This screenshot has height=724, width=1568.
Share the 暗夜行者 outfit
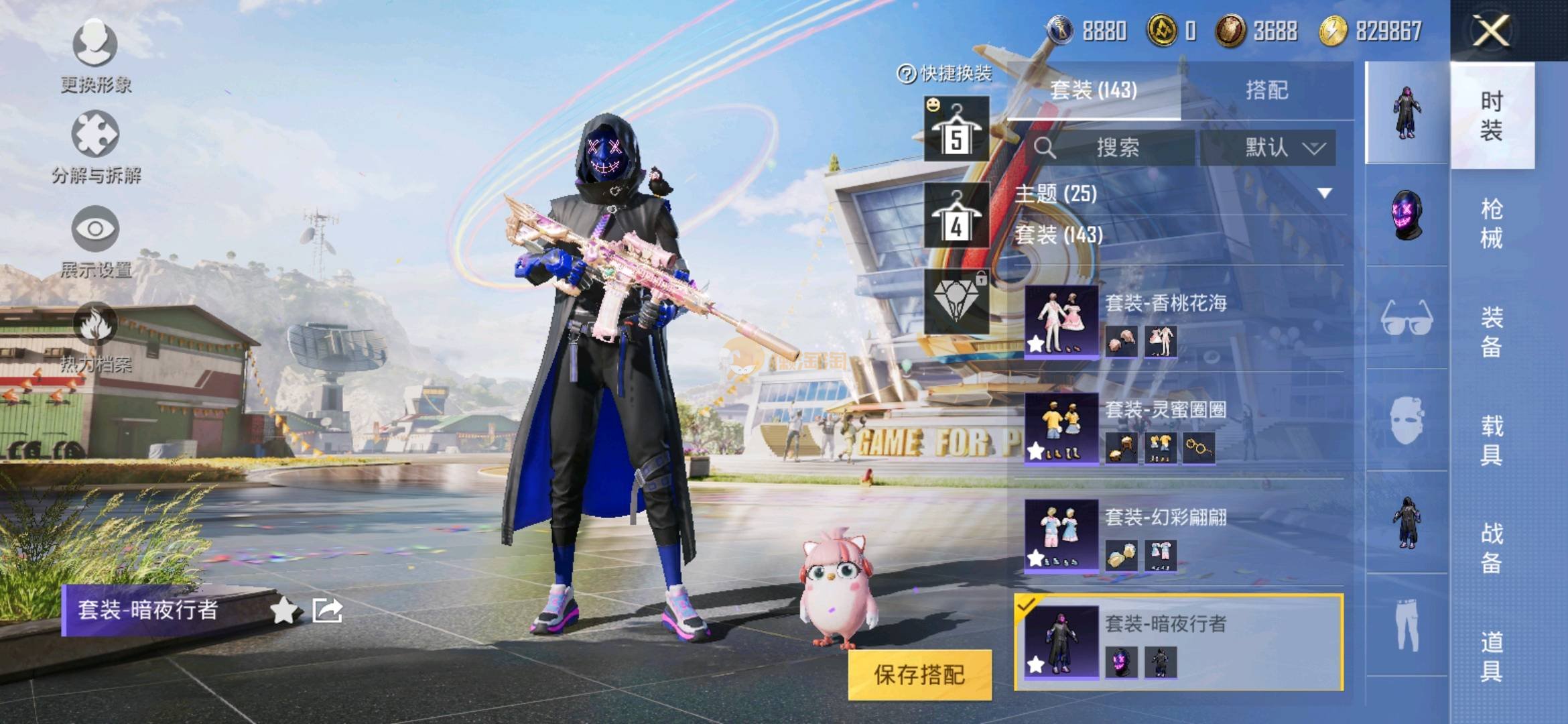328,611
